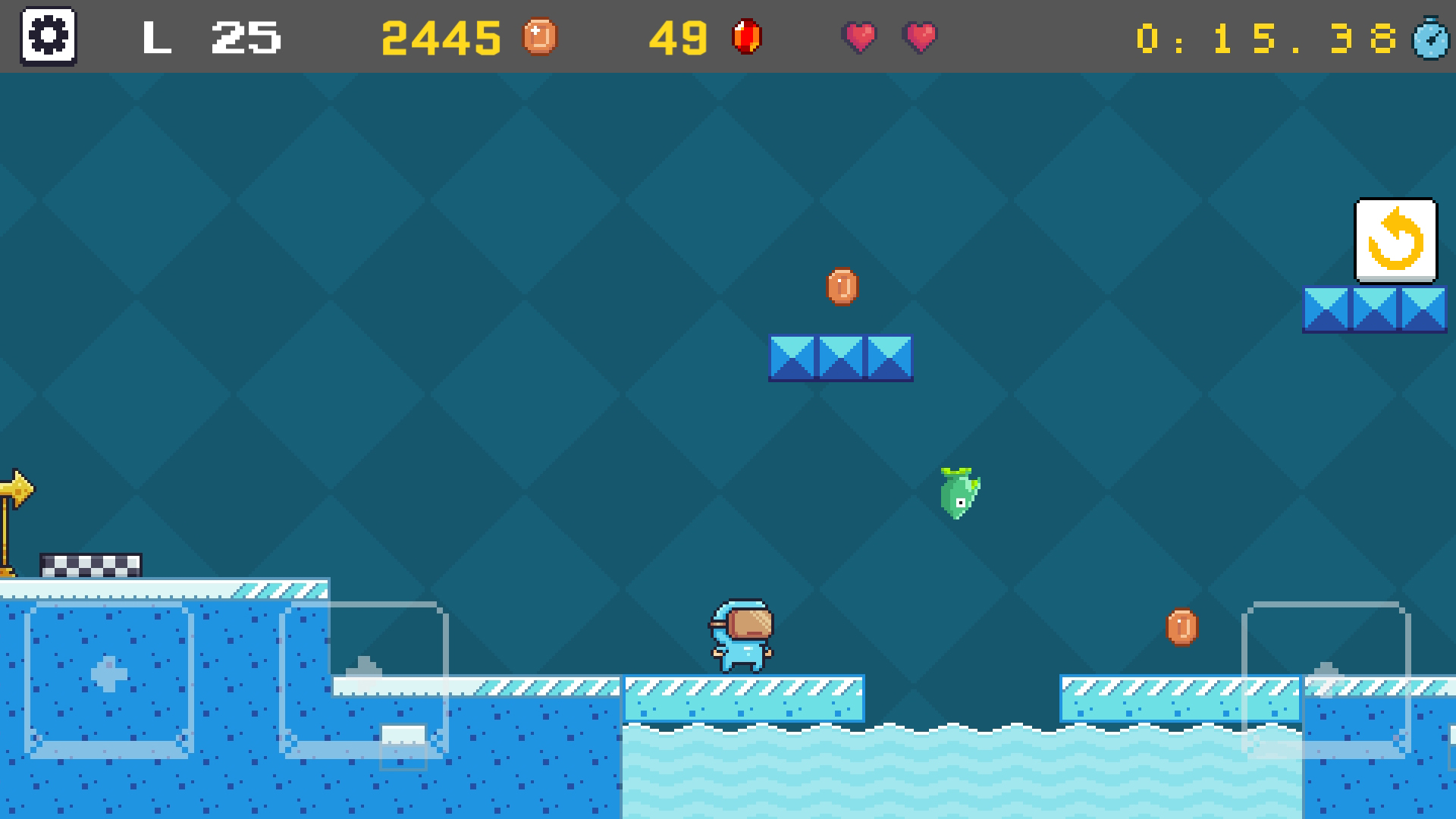The image size is (1456, 819).
Task: Open the settings gear menu
Action: click(49, 36)
